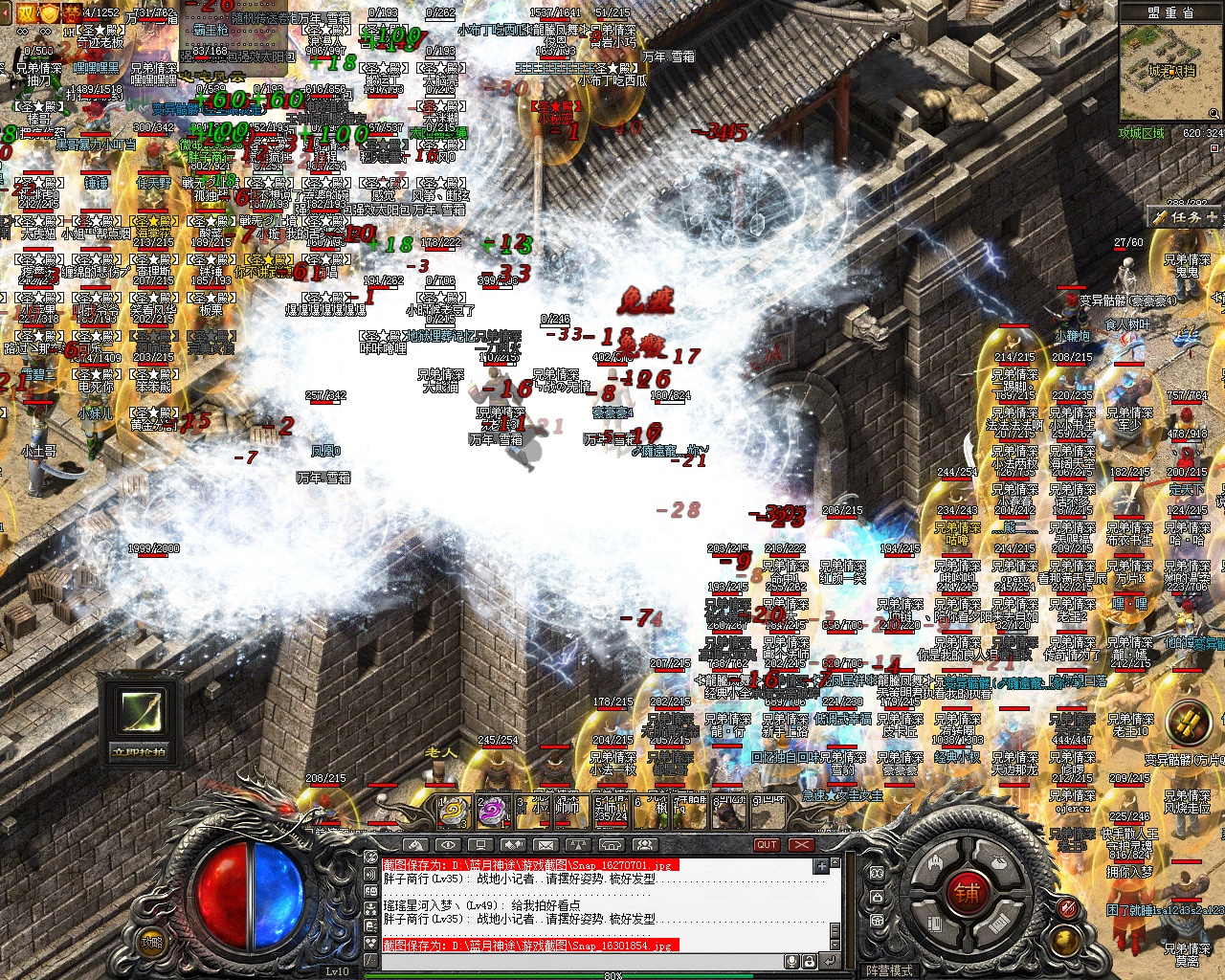
Task: Open the mail envelope button
Action: pos(545,845)
